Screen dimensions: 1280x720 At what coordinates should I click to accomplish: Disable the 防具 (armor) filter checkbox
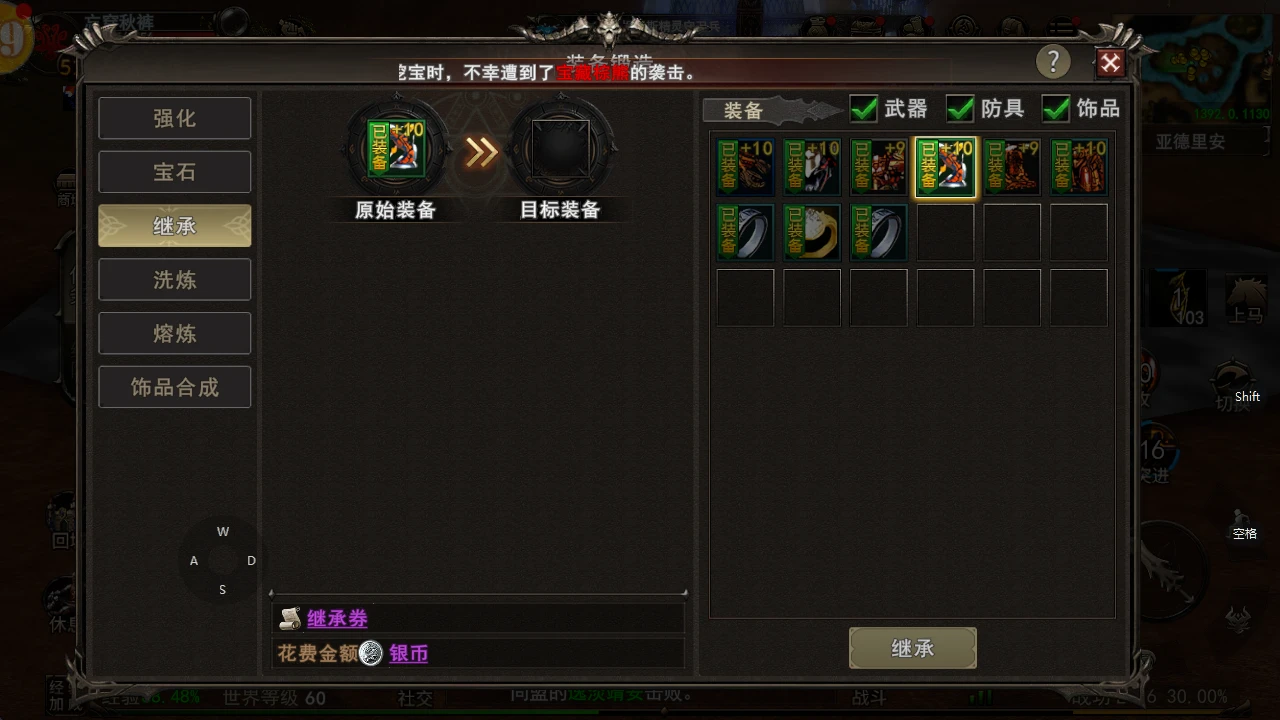(x=960, y=109)
